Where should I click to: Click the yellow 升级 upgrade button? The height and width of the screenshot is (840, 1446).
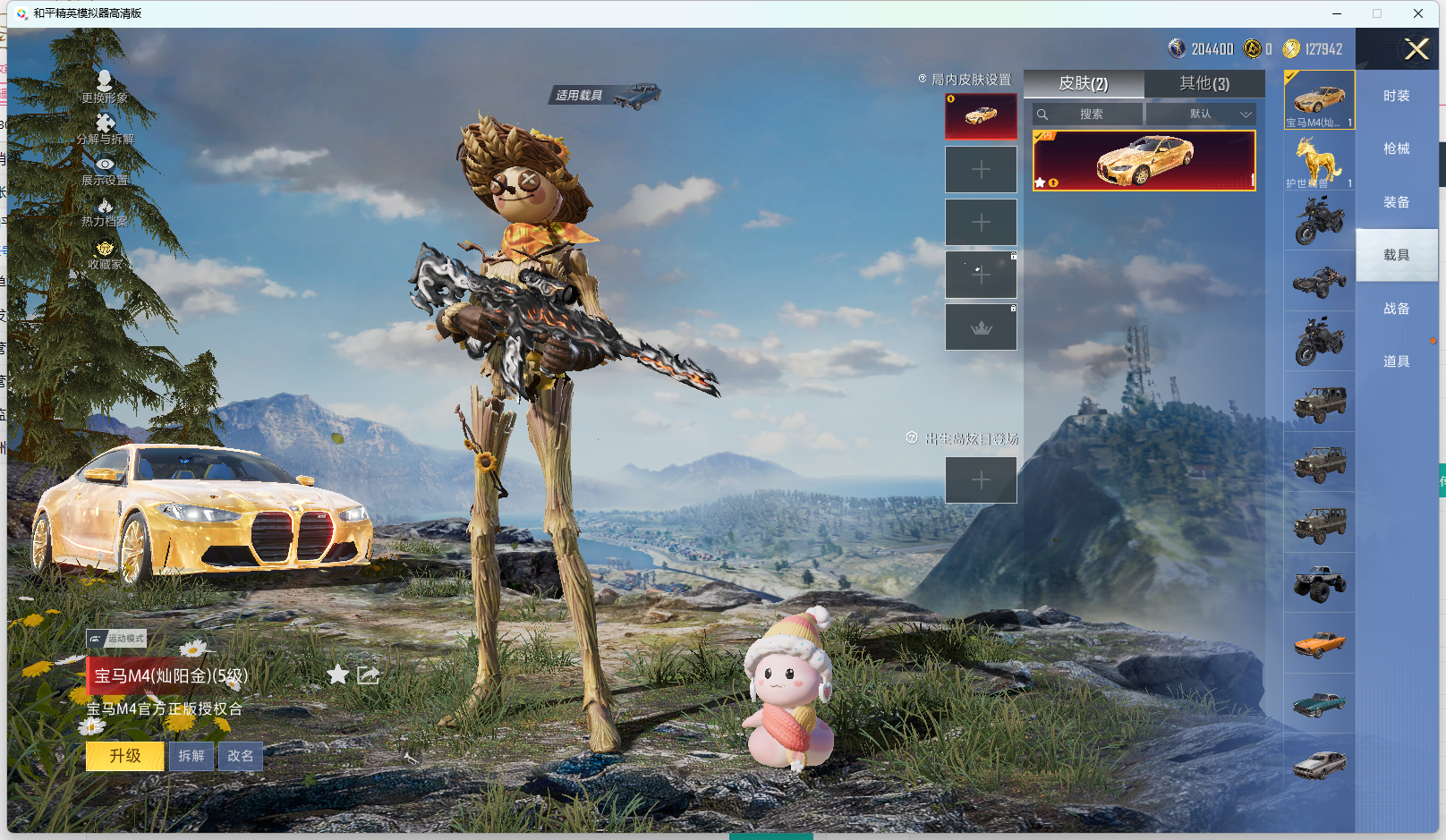tap(125, 756)
